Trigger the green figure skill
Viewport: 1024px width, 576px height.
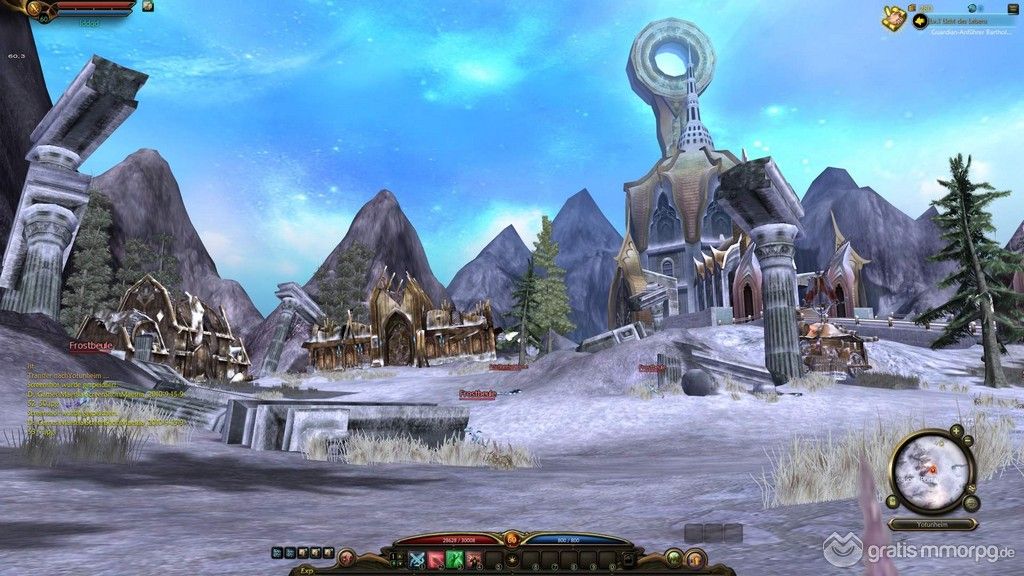click(455, 559)
